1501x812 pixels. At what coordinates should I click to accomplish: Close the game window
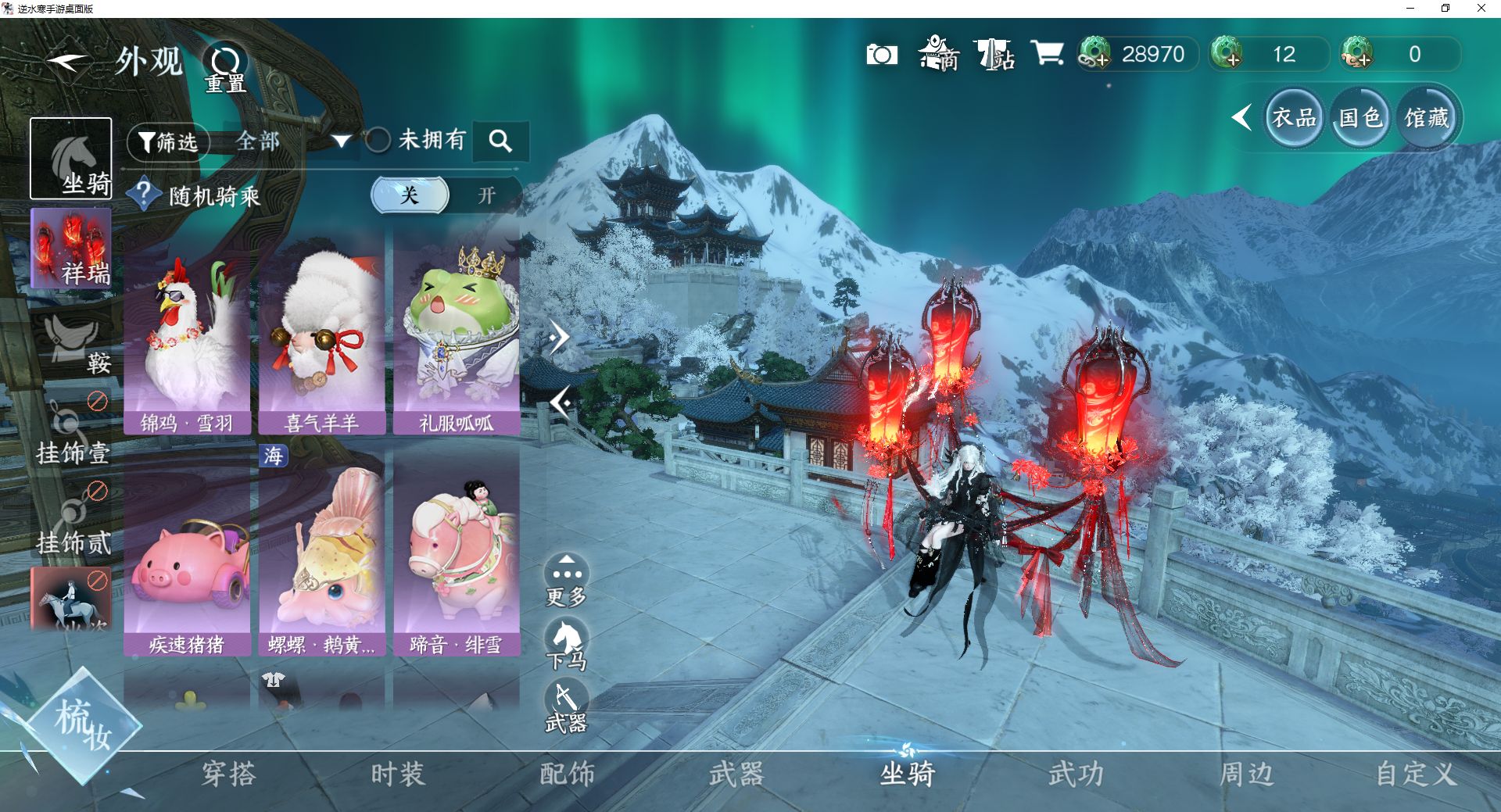click(x=1481, y=9)
